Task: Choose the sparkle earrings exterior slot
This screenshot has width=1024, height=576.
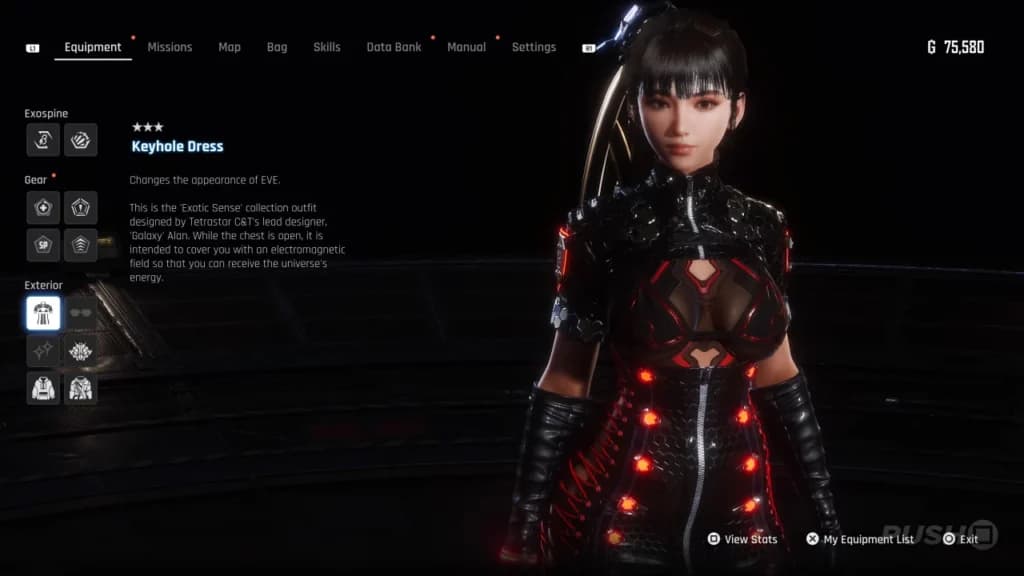Action: [43, 350]
